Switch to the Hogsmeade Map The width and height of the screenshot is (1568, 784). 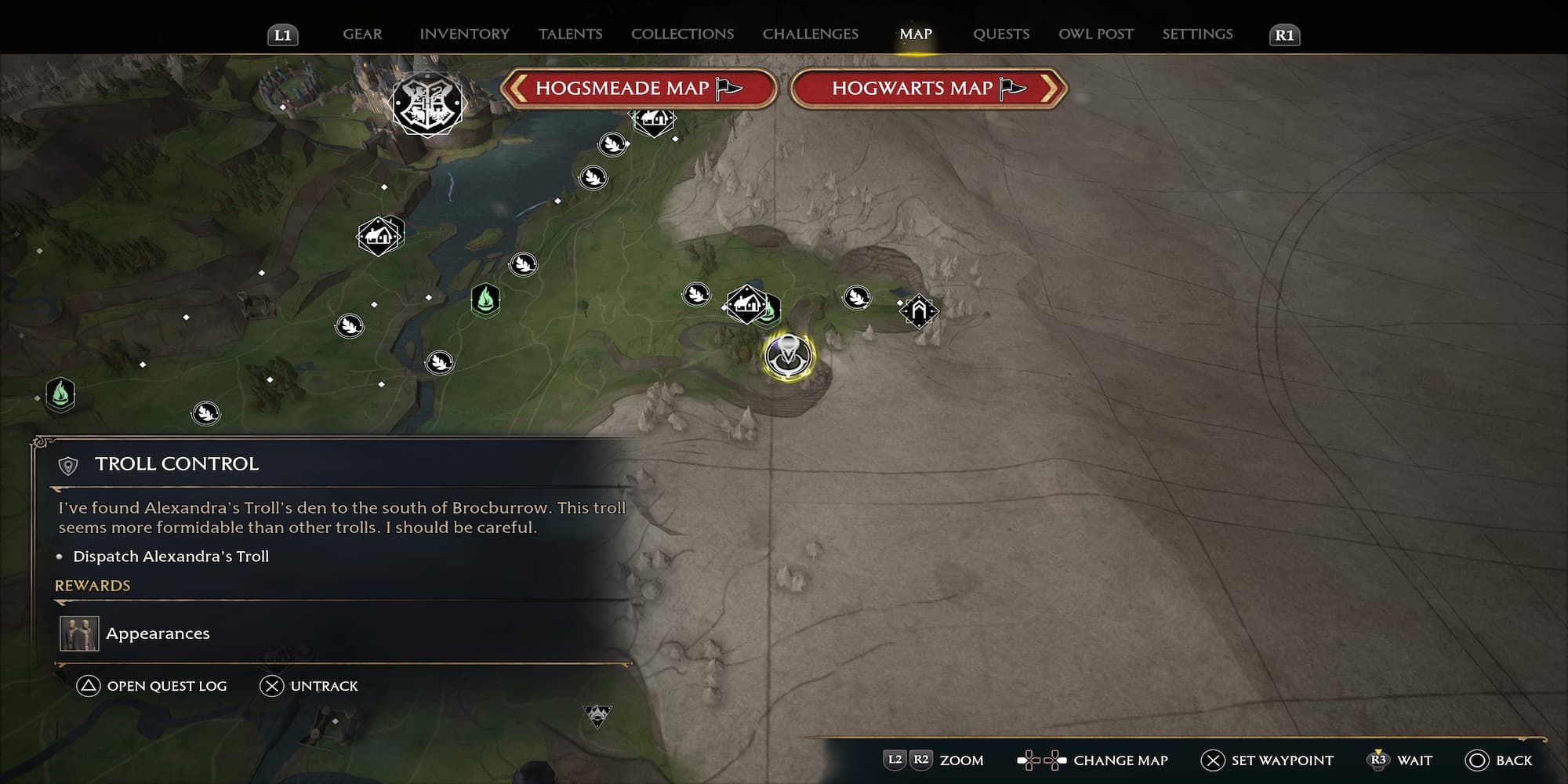pyautogui.click(x=638, y=88)
